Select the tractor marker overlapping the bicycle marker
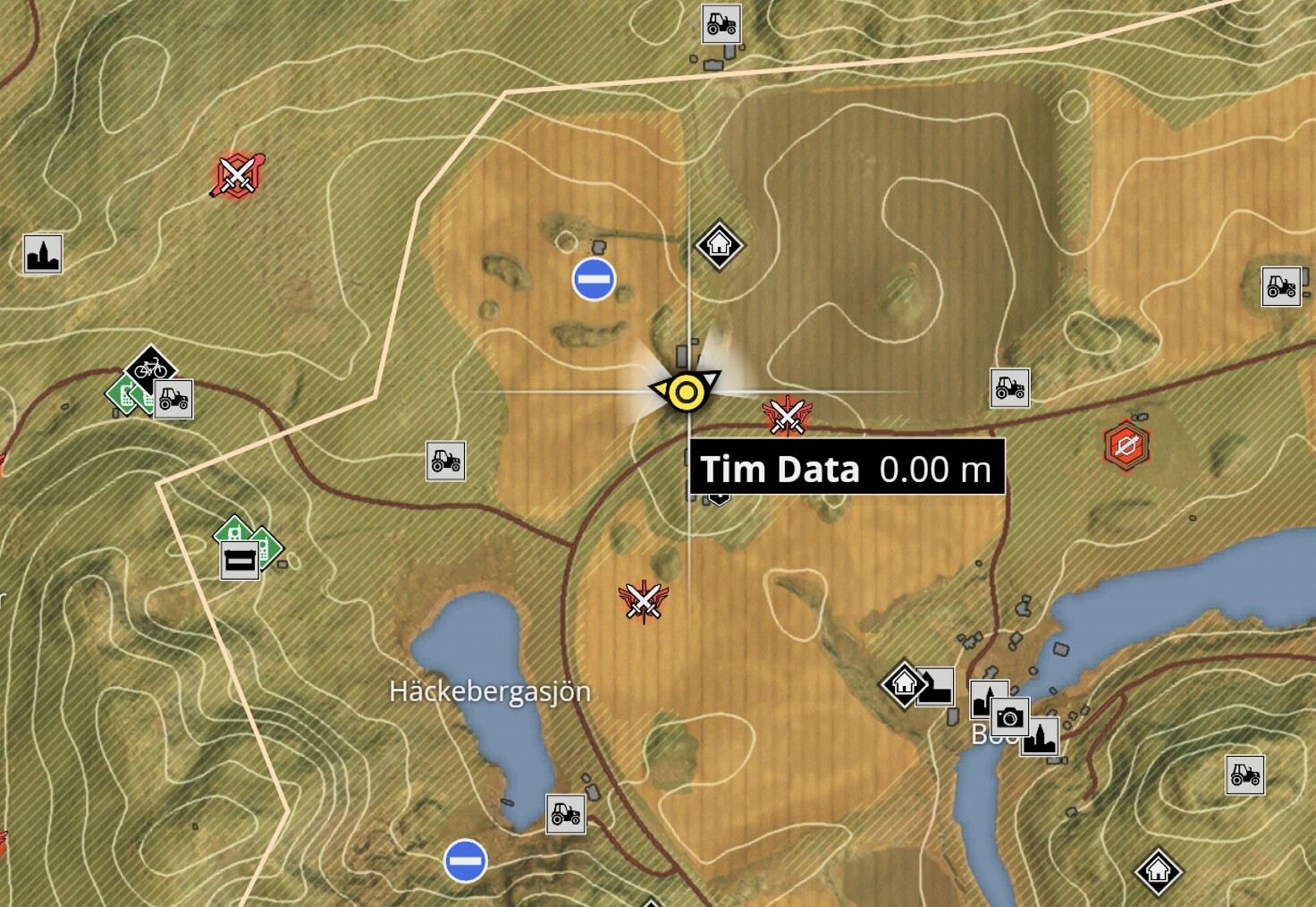Image resolution: width=1316 pixels, height=907 pixels. click(173, 398)
